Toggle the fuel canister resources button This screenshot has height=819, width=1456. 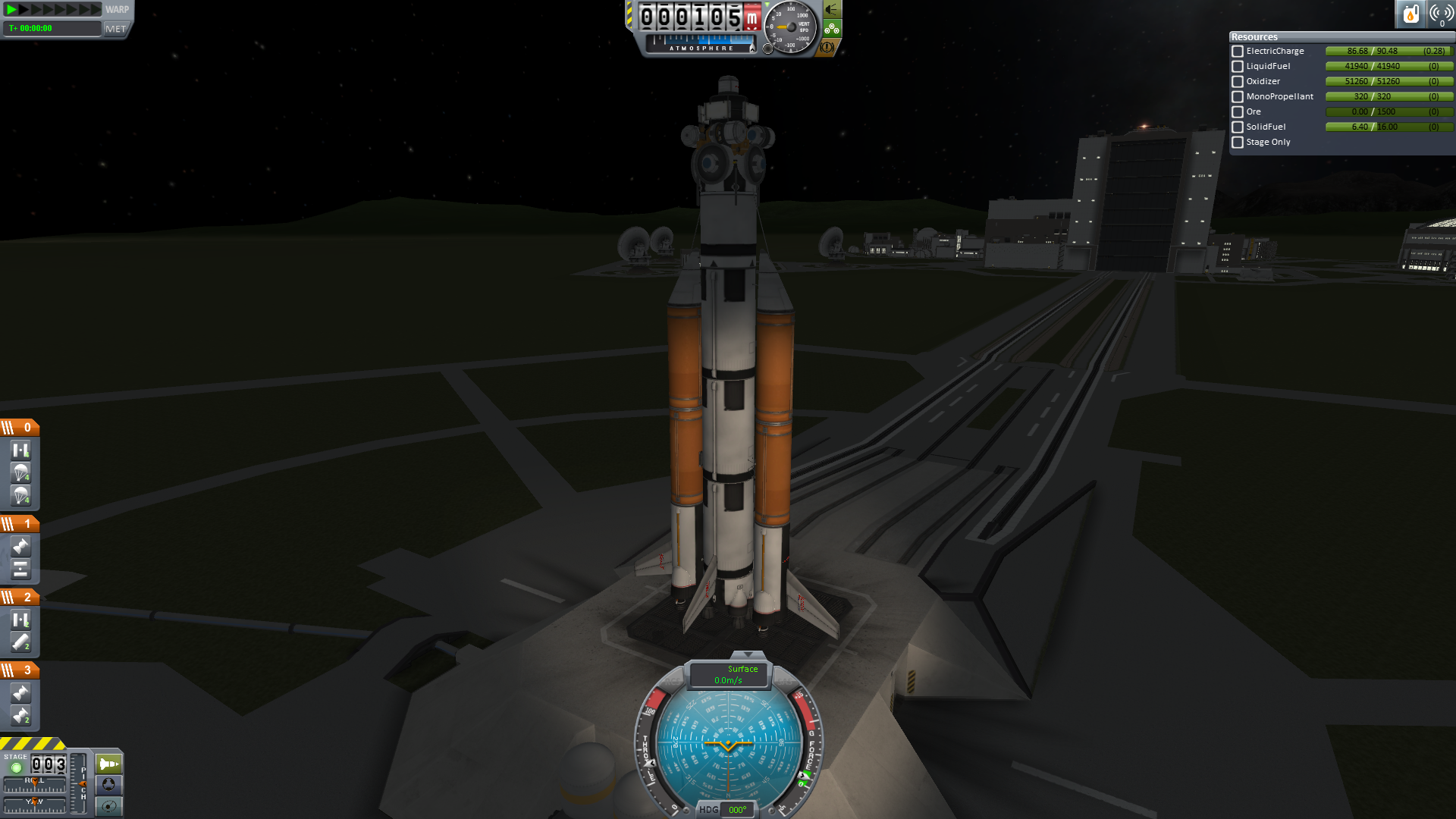click(x=1410, y=14)
